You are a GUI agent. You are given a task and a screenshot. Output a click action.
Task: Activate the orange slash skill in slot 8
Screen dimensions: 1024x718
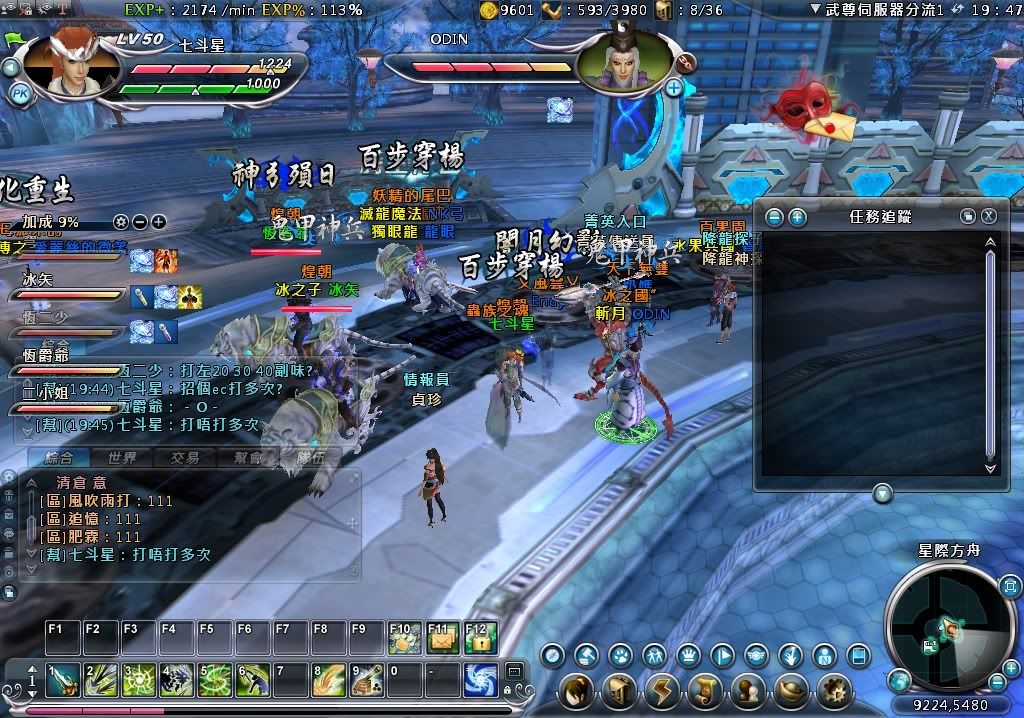click(x=329, y=680)
